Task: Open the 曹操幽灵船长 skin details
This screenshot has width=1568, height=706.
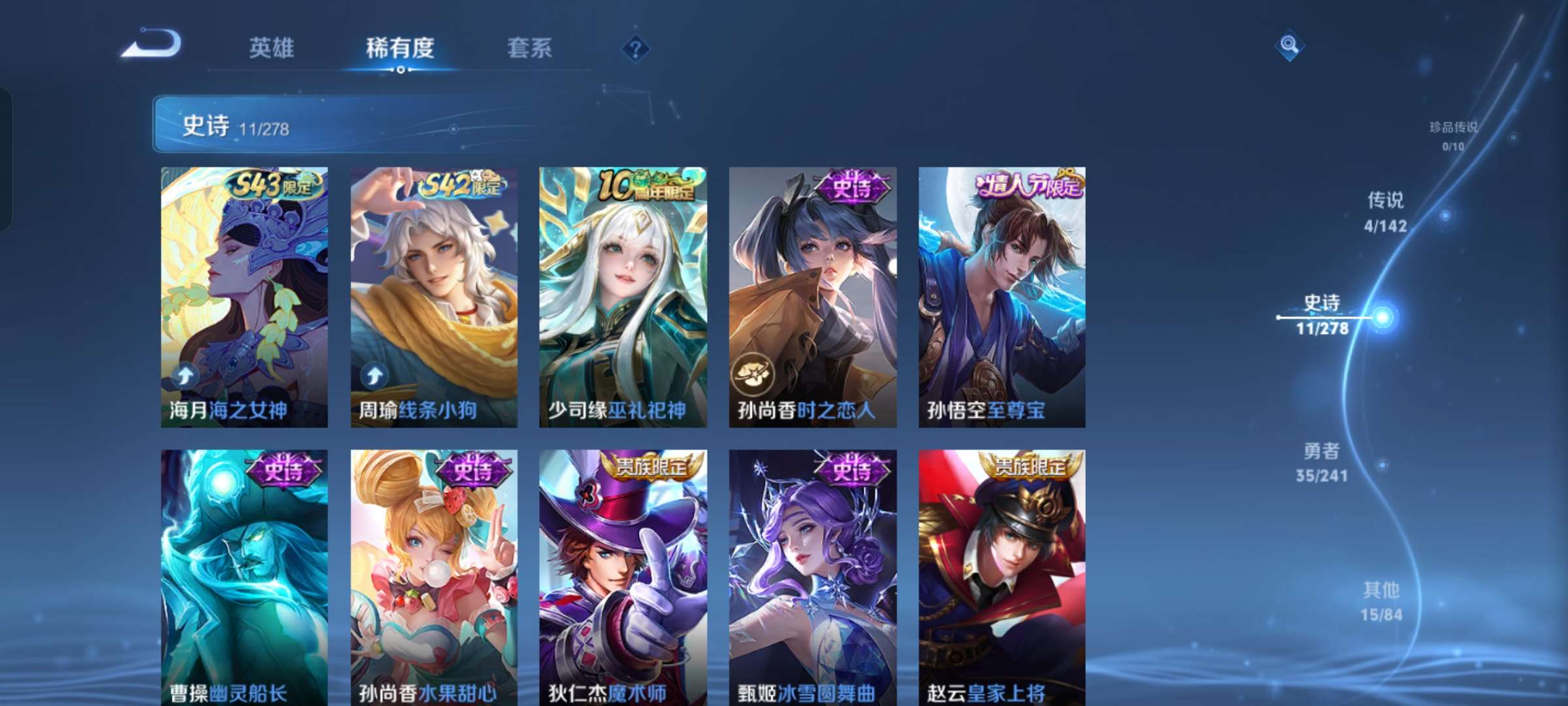Action: 242,575
